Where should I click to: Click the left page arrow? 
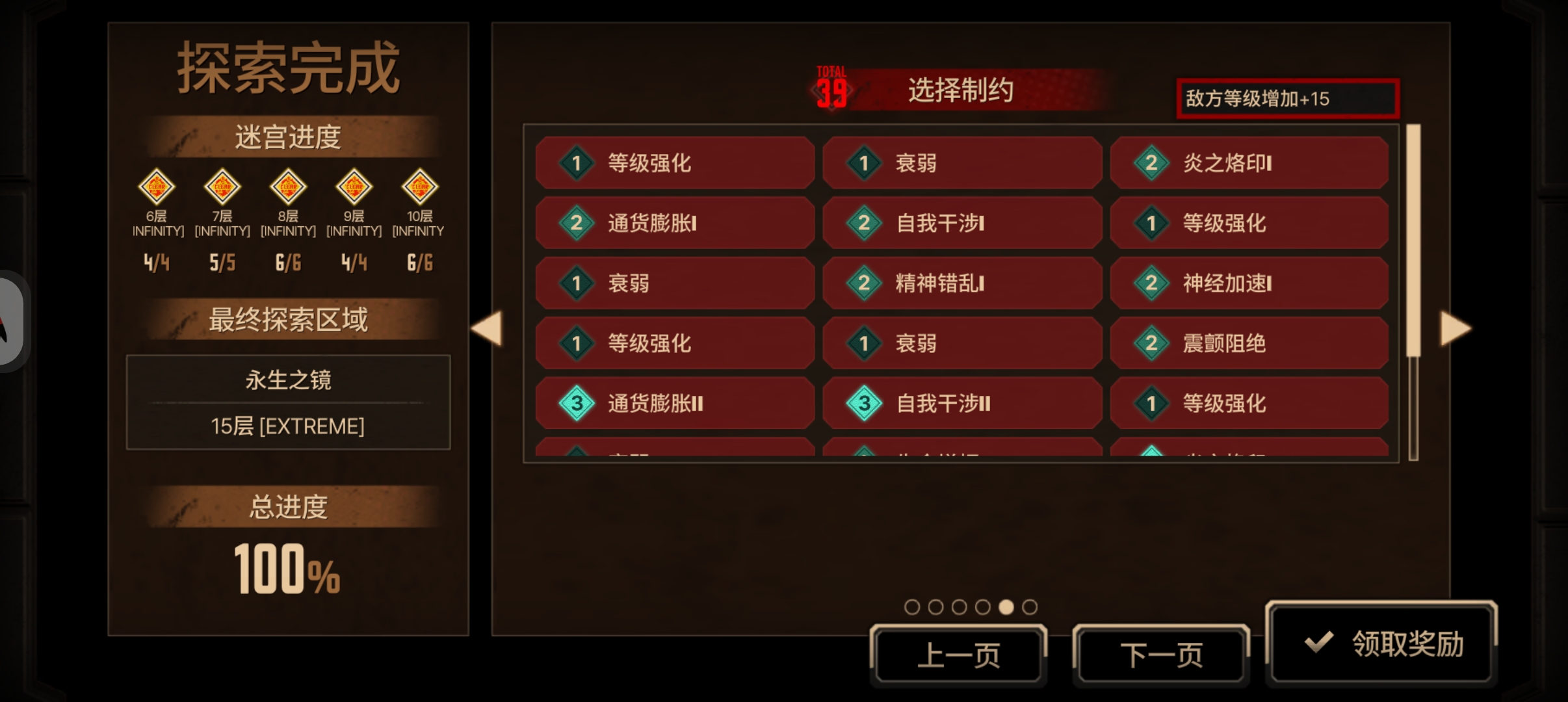pos(490,328)
